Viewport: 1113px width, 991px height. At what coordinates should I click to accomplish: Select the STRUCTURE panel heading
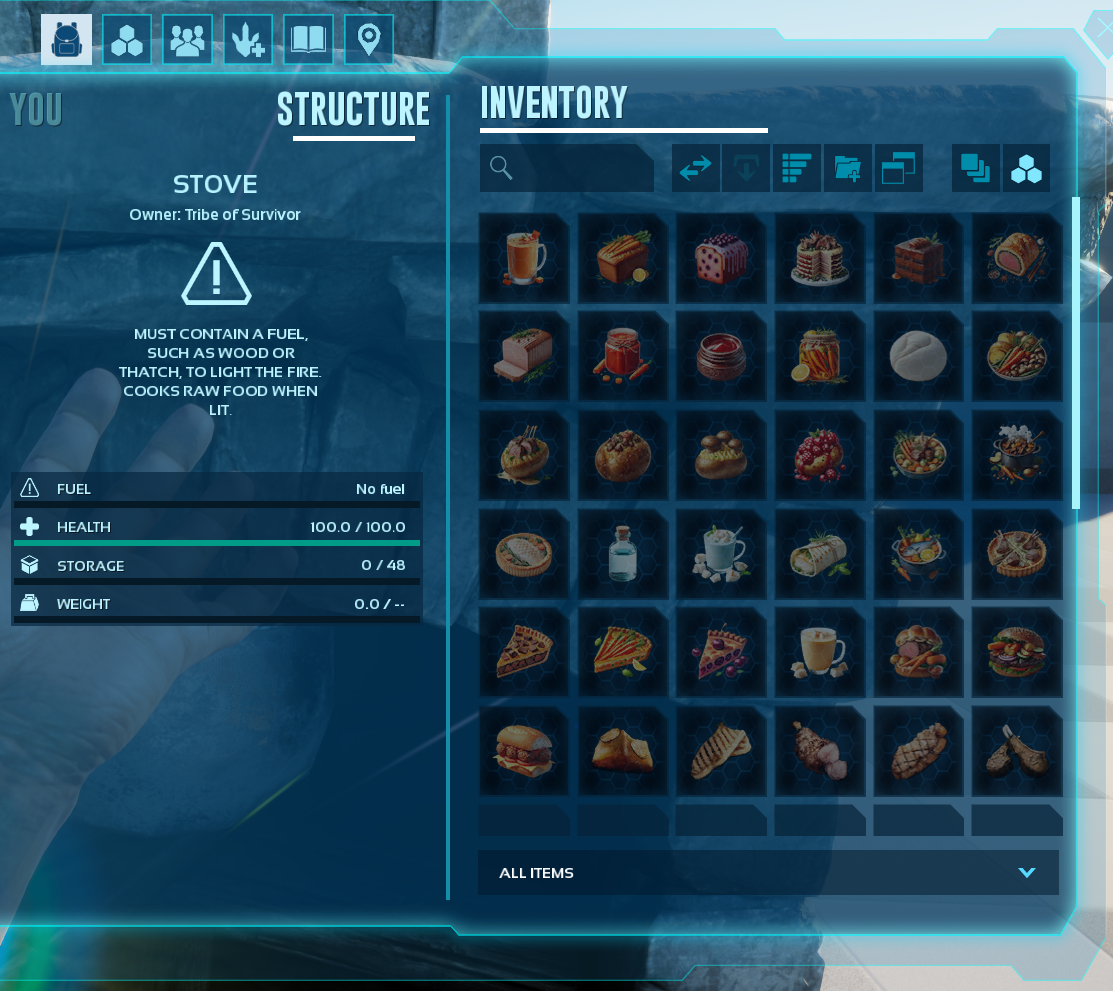tap(353, 110)
